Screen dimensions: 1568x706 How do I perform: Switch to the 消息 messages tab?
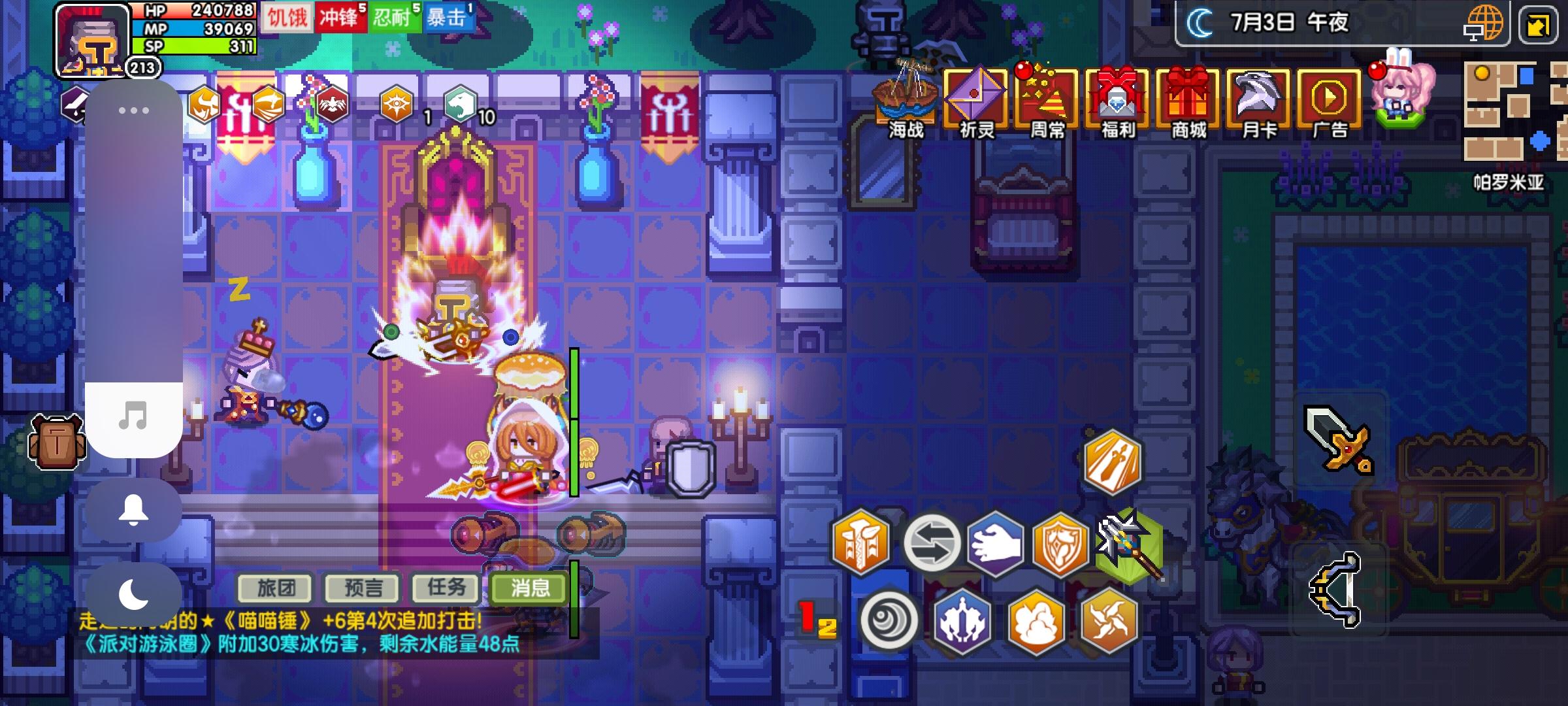tap(529, 588)
